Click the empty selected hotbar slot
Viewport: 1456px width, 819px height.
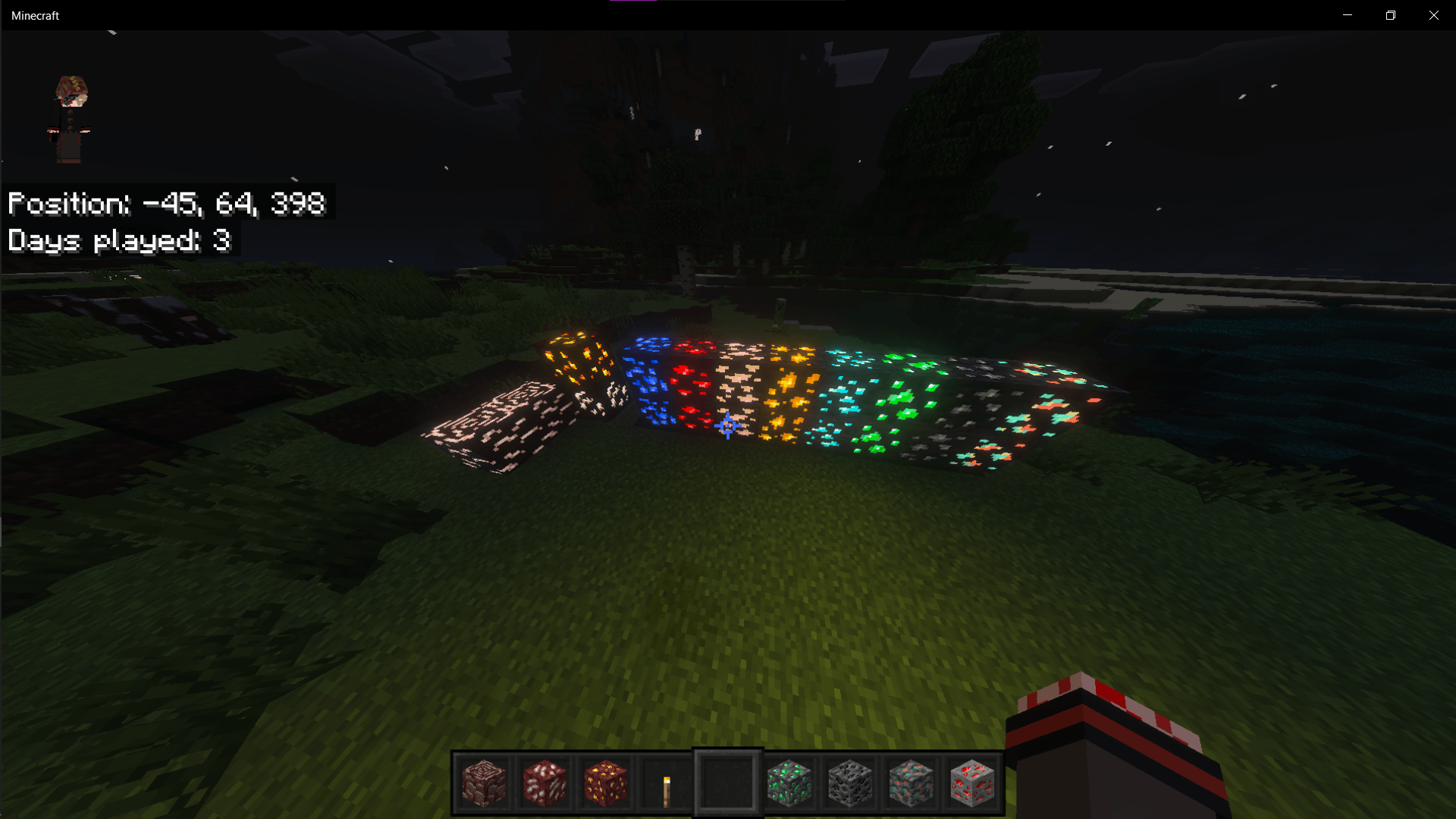(727, 783)
